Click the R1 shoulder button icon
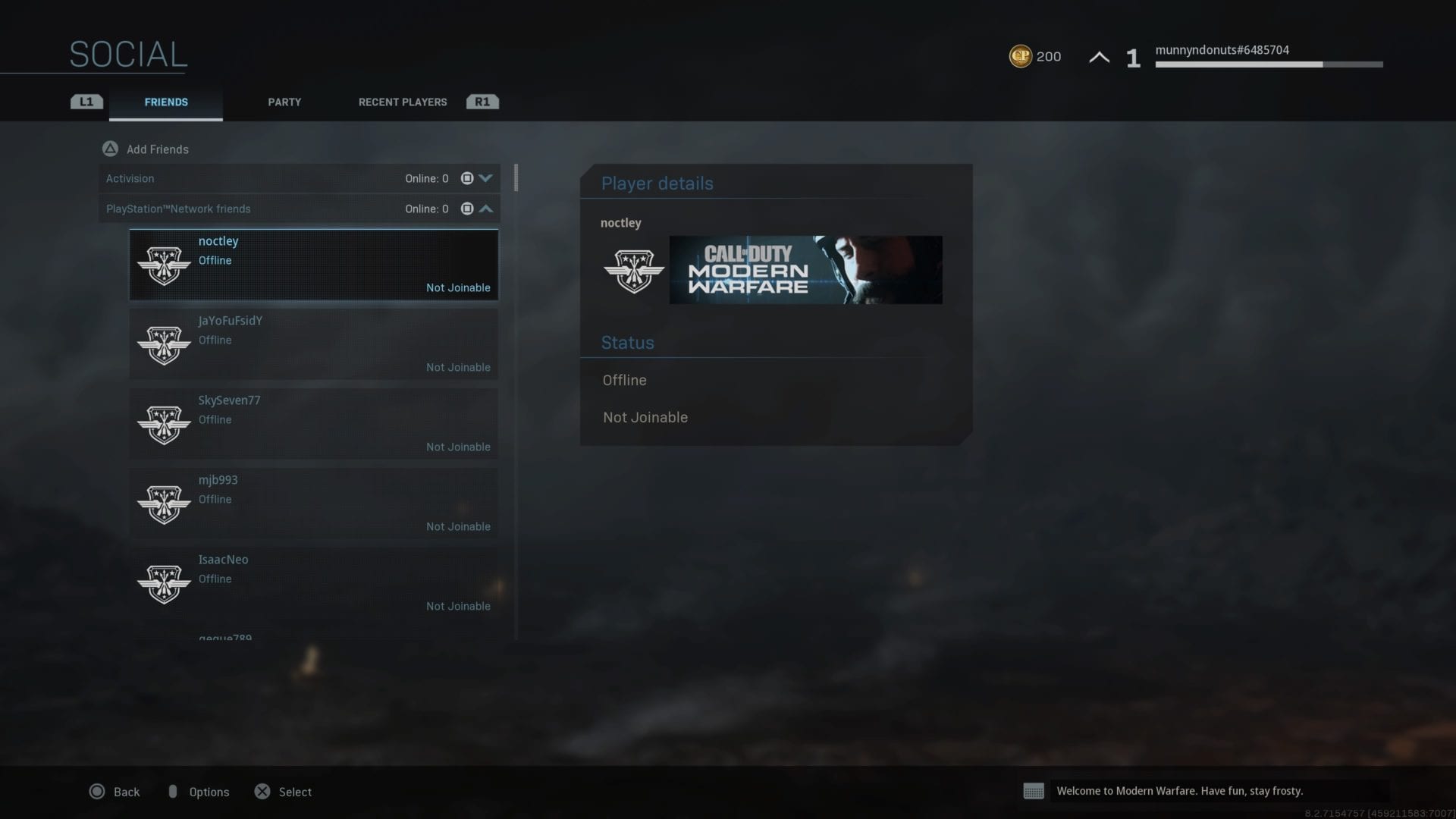 click(x=482, y=101)
